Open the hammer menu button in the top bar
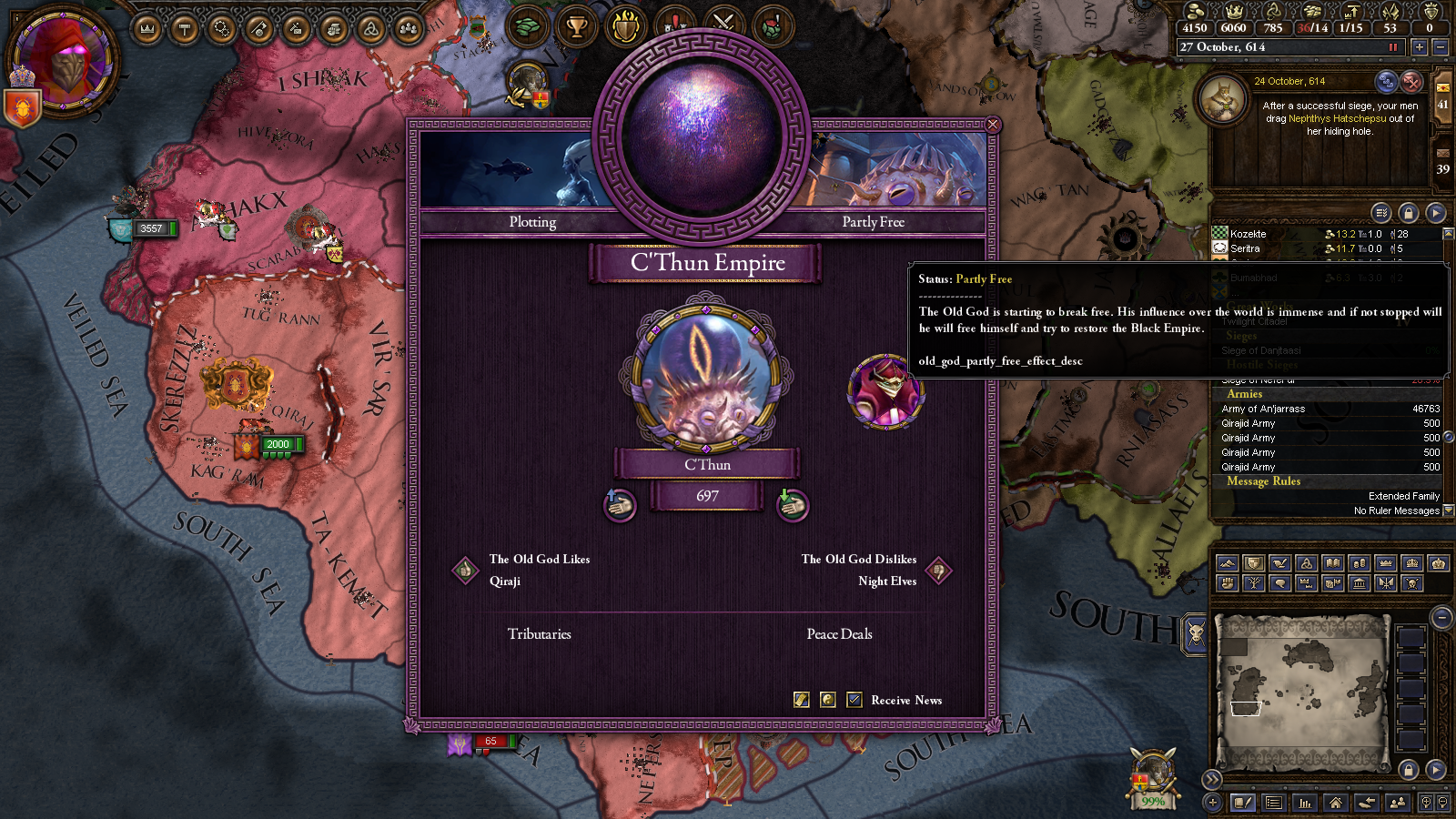The height and width of the screenshot is (819, 1456). (185, 29)
